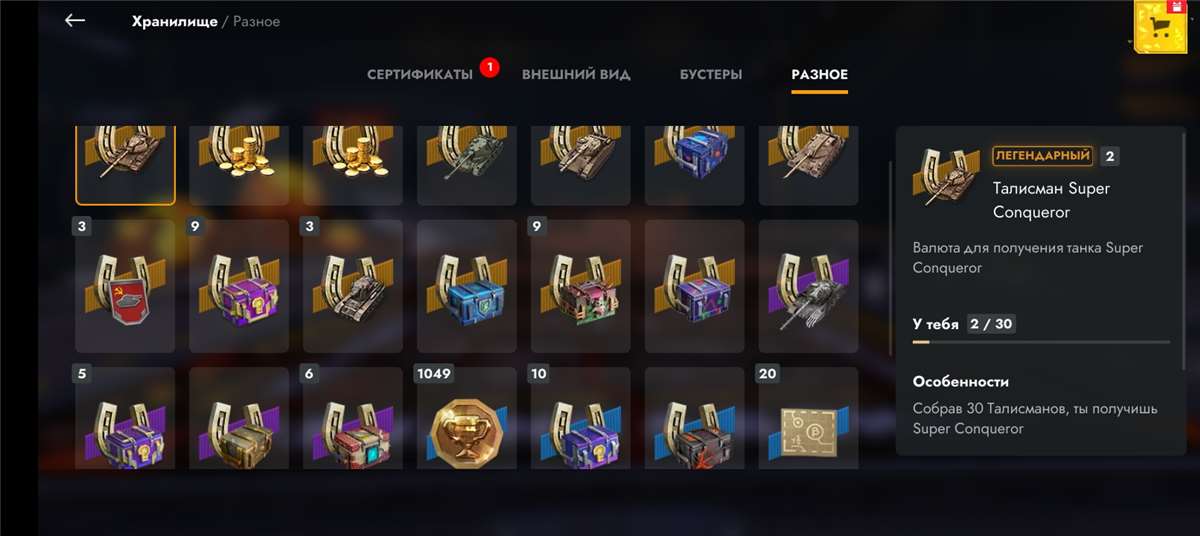The image size is (1200, 536).
Task: Open the Сертификаты tab
Action: click(x=420, y=75)
